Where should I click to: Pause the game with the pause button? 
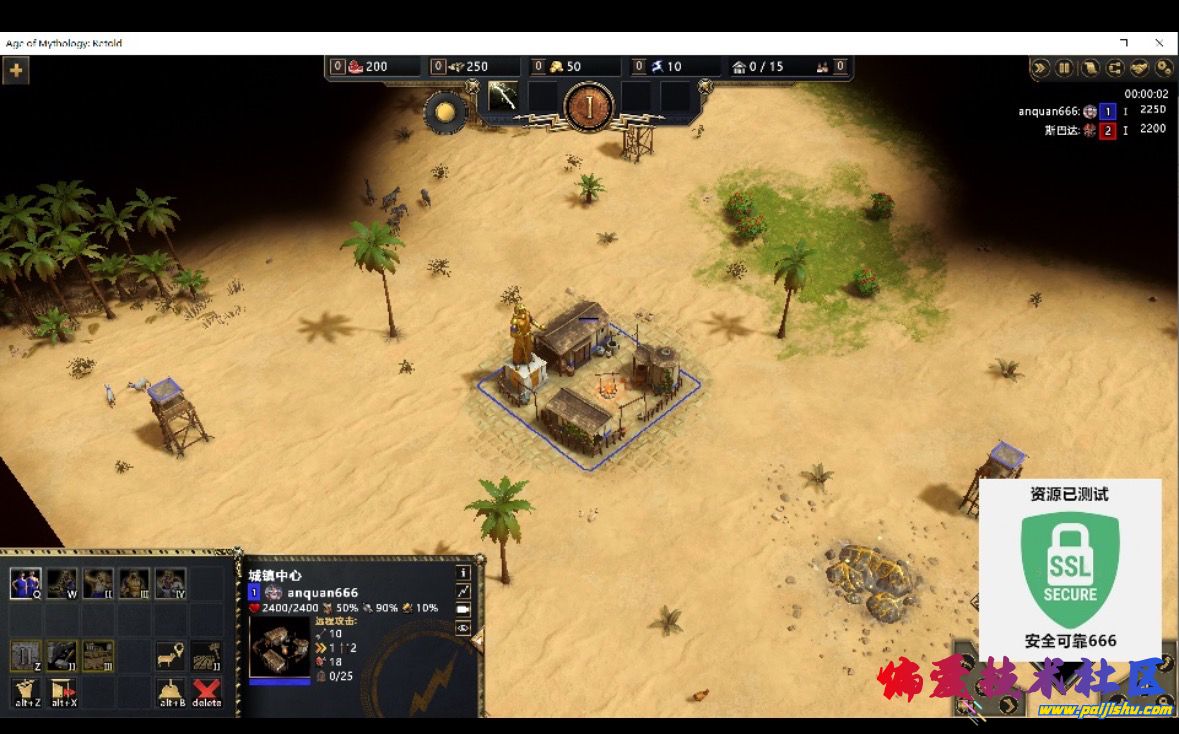tap(1064, 68)
